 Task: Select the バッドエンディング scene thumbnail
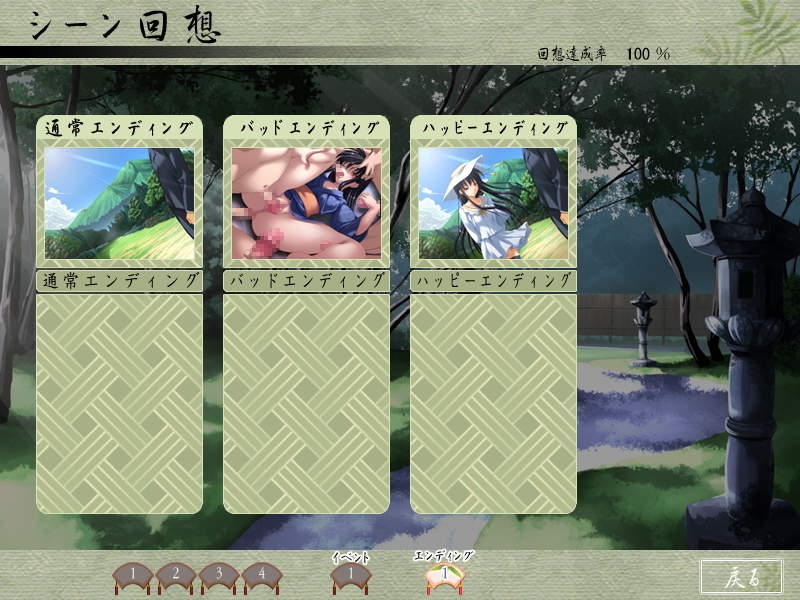tap(306, 204)
